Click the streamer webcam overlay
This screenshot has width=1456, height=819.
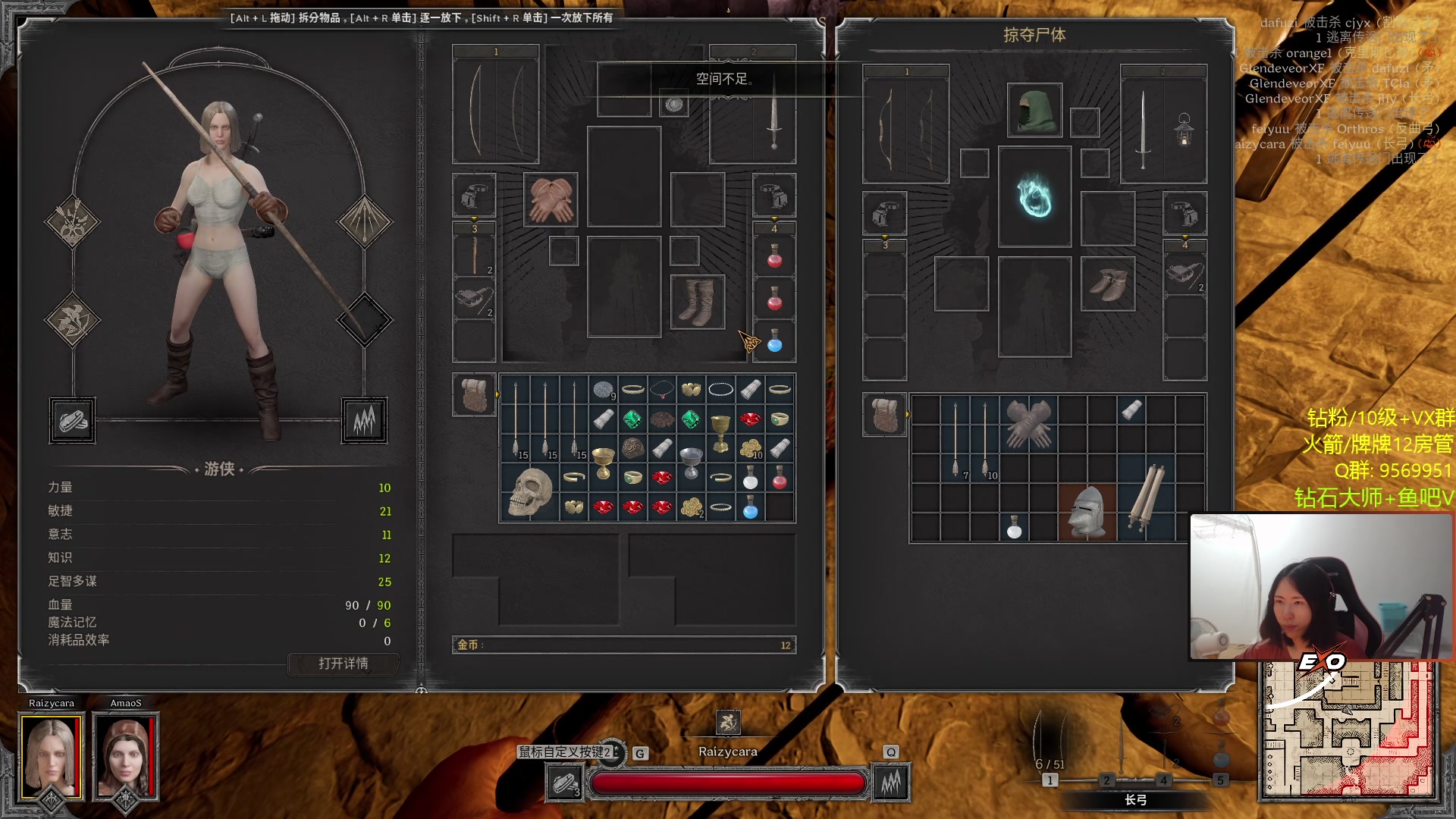[1322, 586]
